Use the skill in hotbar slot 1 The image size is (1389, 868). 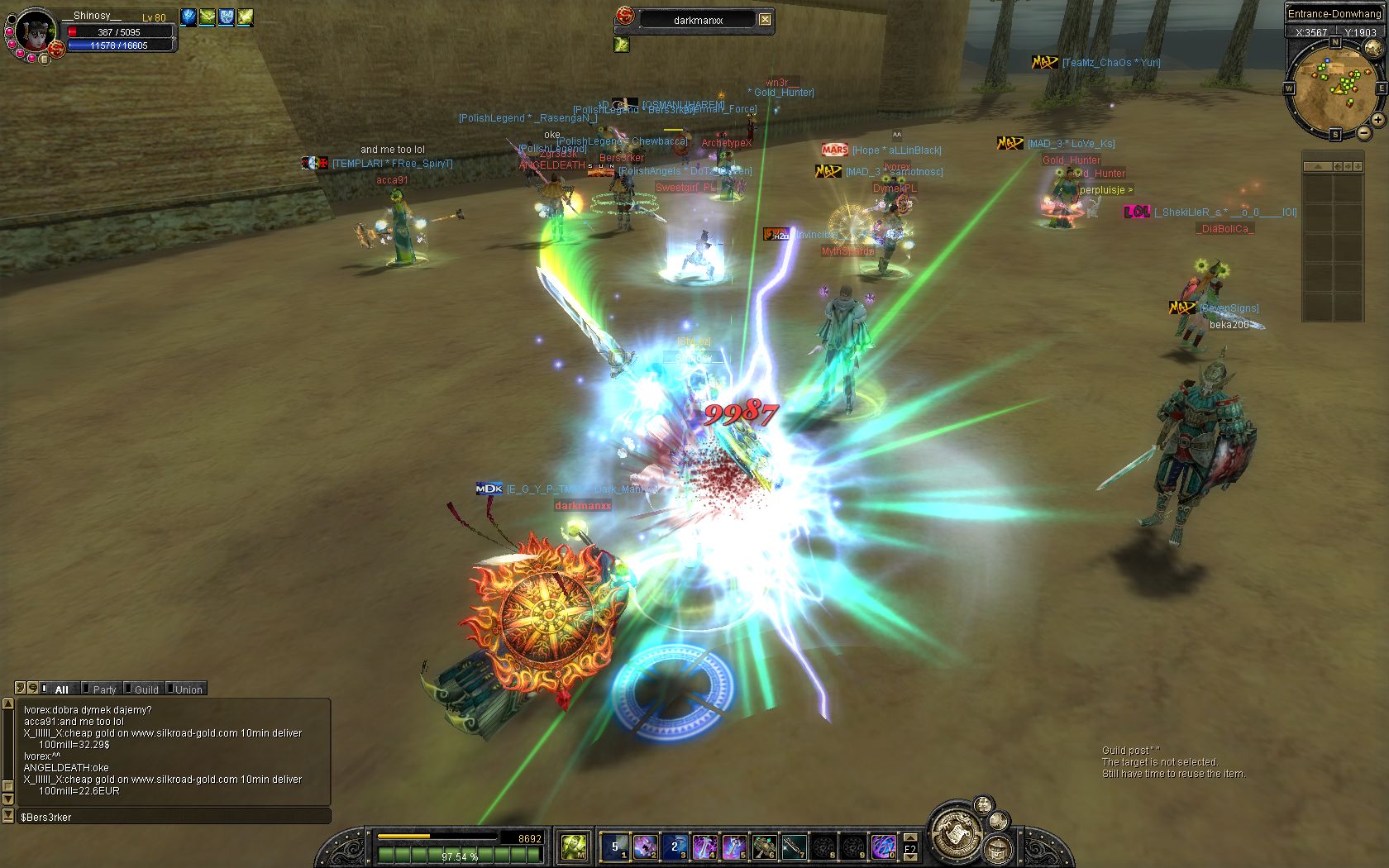(x=614, y=847)
